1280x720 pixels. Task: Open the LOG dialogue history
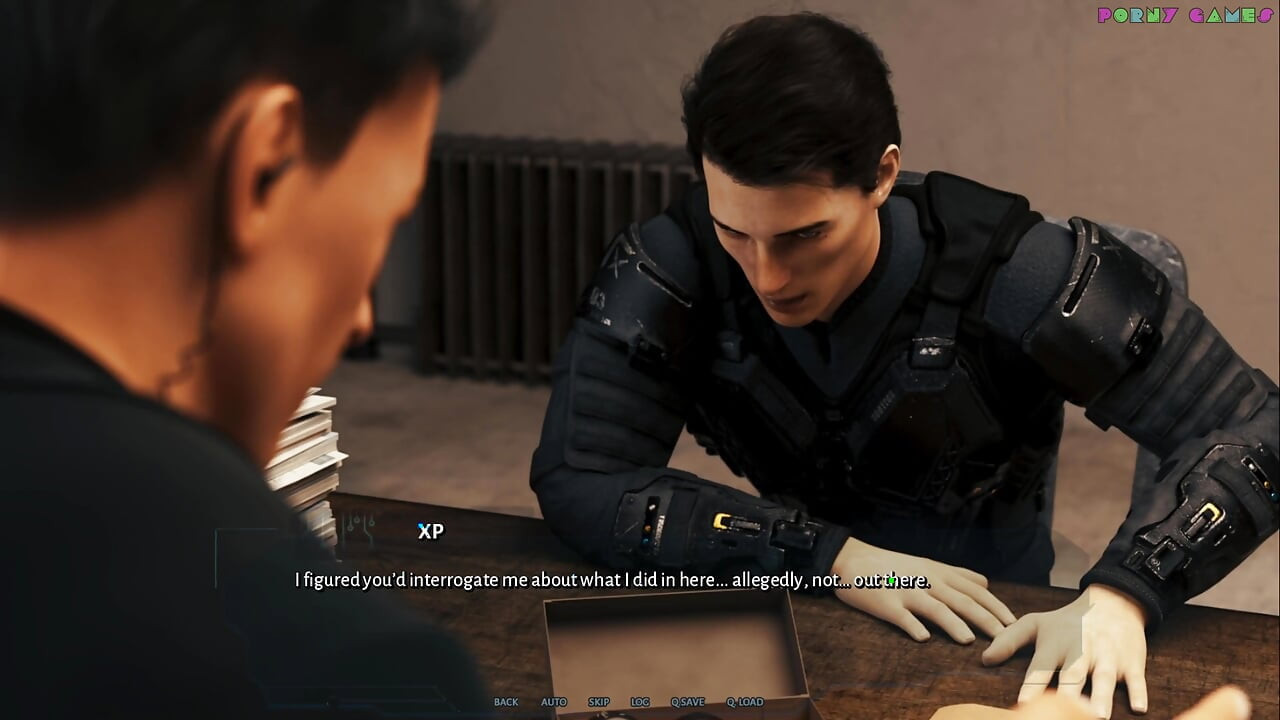[x=640, y=702]
